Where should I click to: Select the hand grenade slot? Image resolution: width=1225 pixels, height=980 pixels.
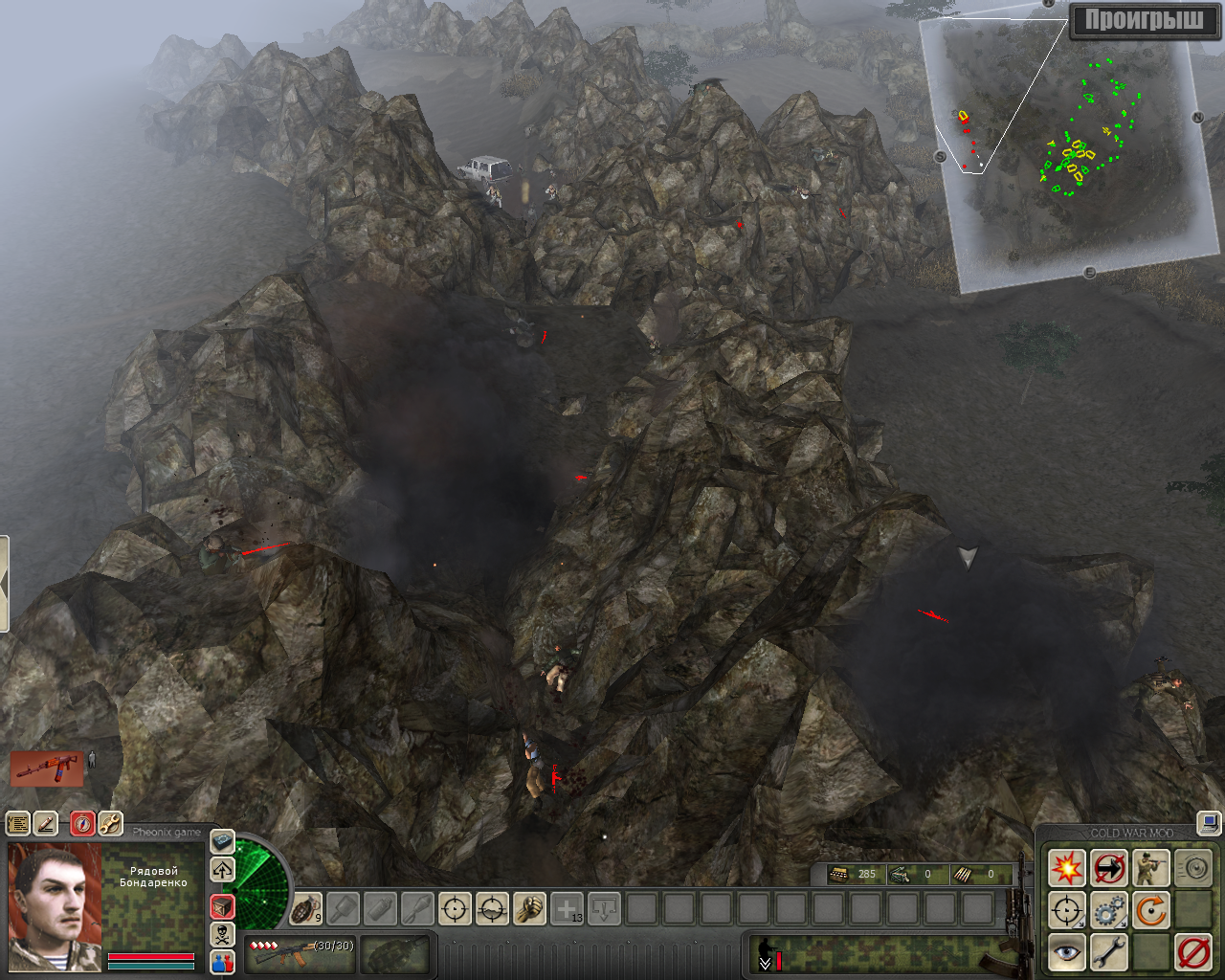305,907
